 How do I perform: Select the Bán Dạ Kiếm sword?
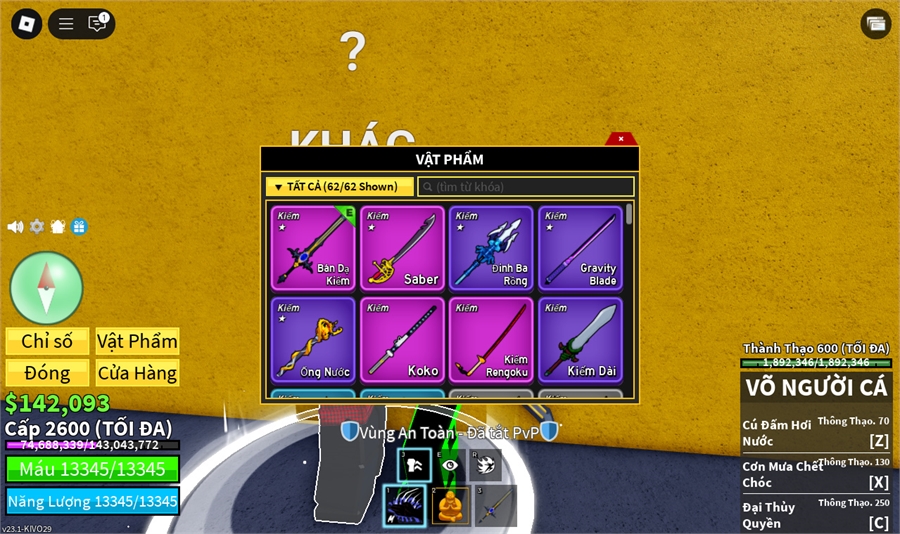313,248
